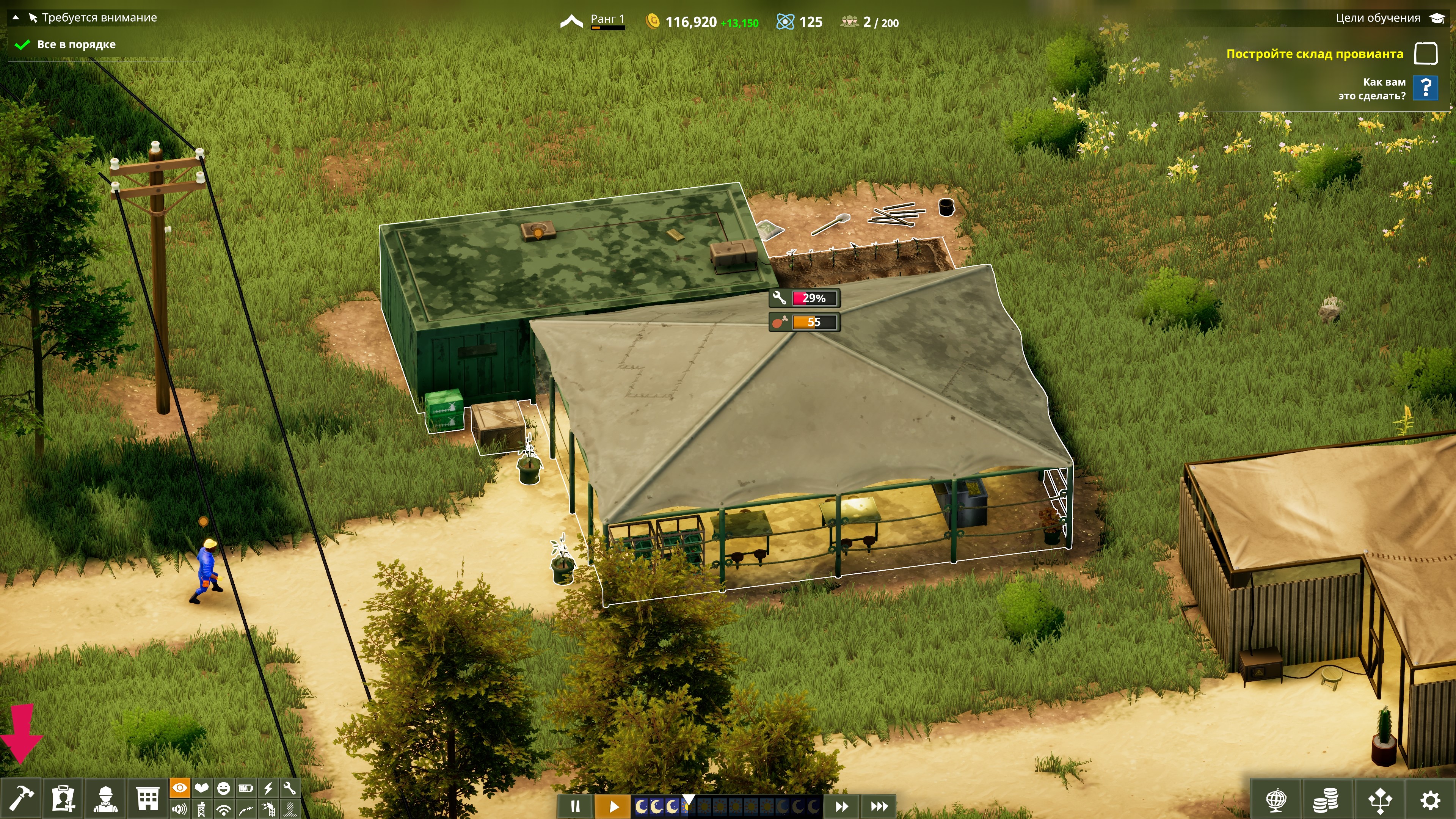This screenshot has height=819, width=1456.
Task: Open the globe world map
Action: [x=1276, y=800]
